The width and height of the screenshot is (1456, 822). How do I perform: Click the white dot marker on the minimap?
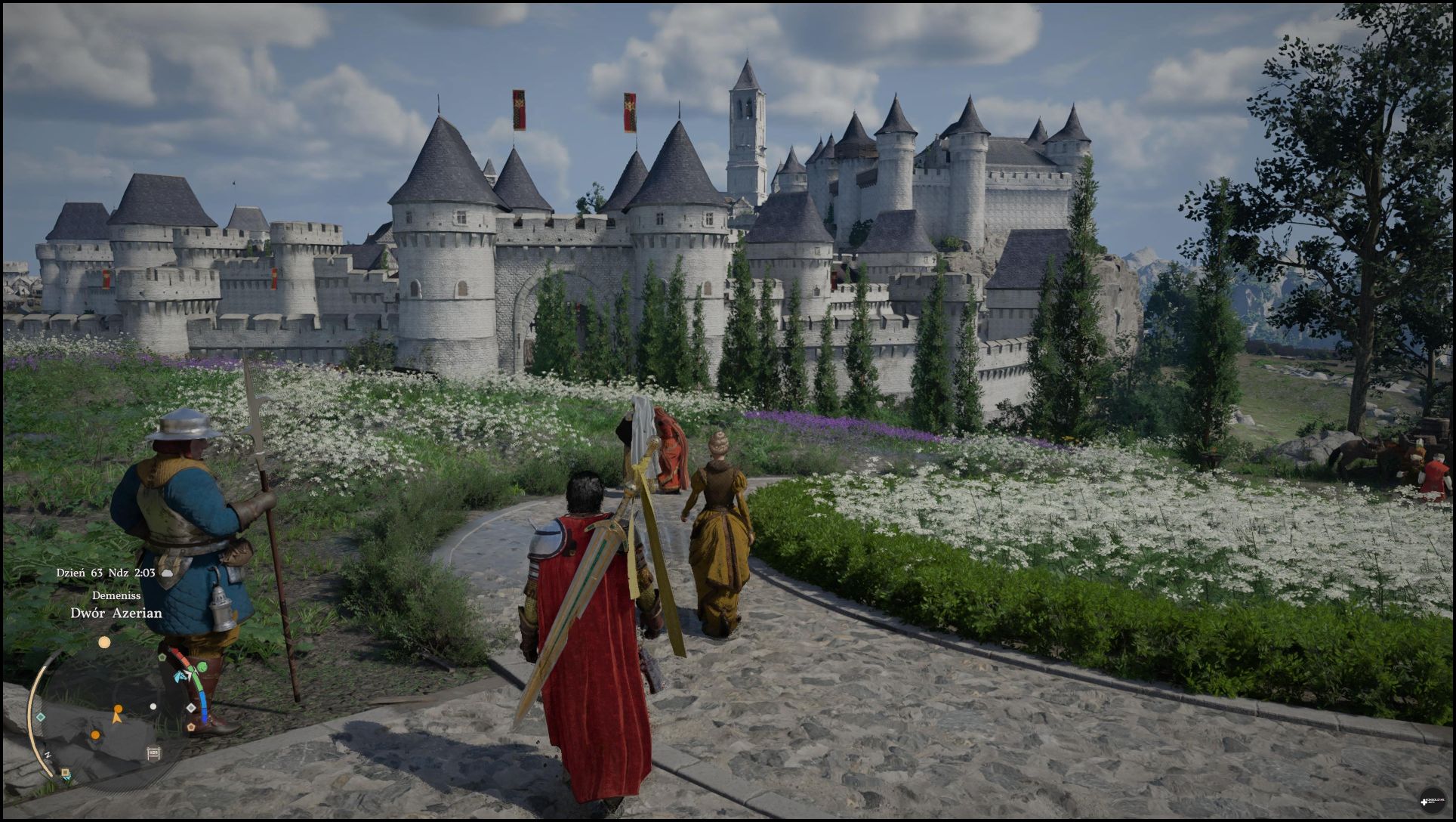tap(153, 707)
